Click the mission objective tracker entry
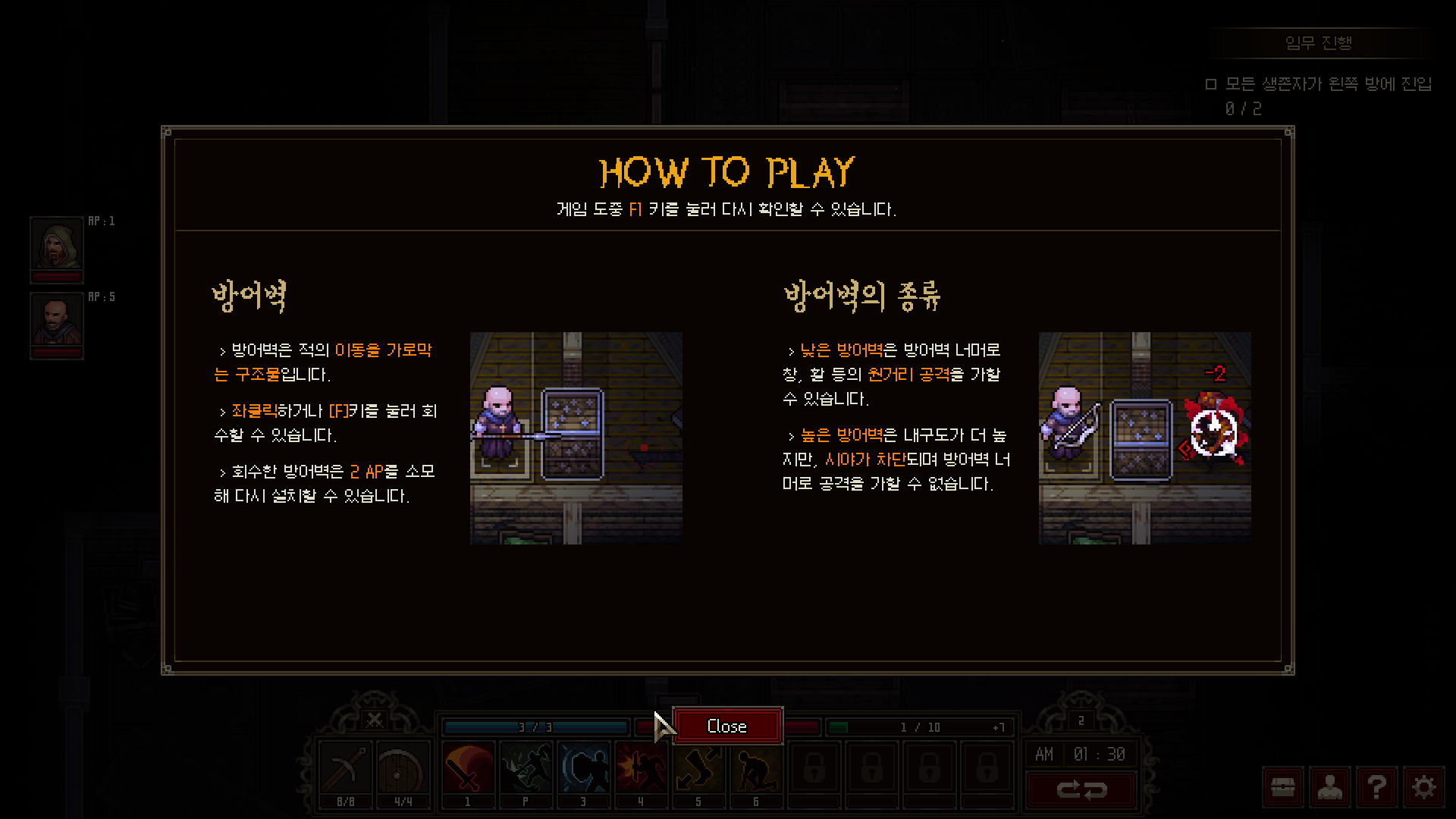 point(1319,84)
